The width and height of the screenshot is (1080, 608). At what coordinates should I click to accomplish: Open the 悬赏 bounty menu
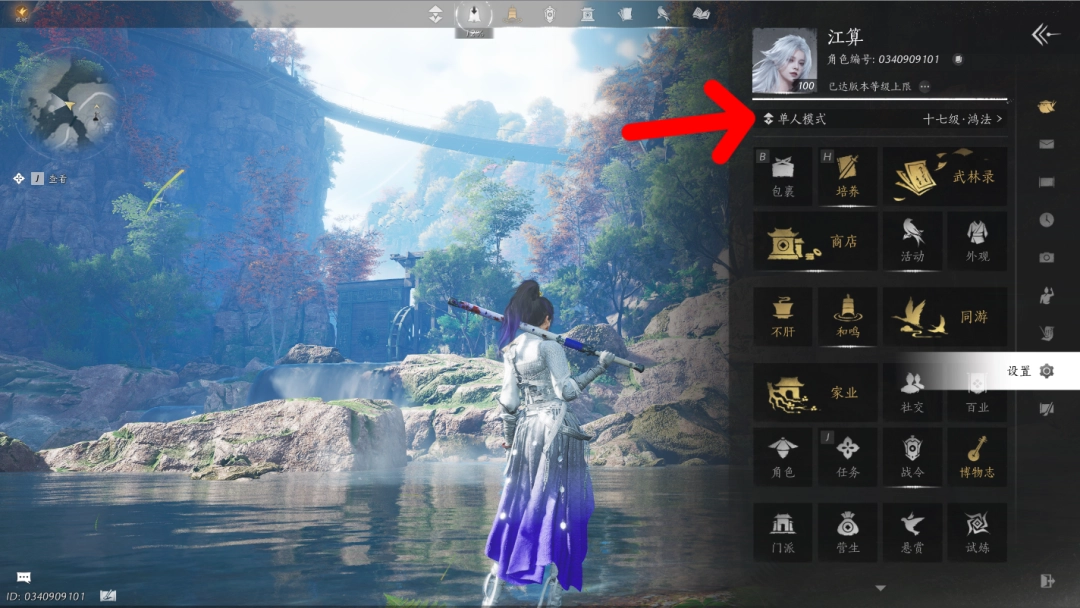click(x=911, y=532)
